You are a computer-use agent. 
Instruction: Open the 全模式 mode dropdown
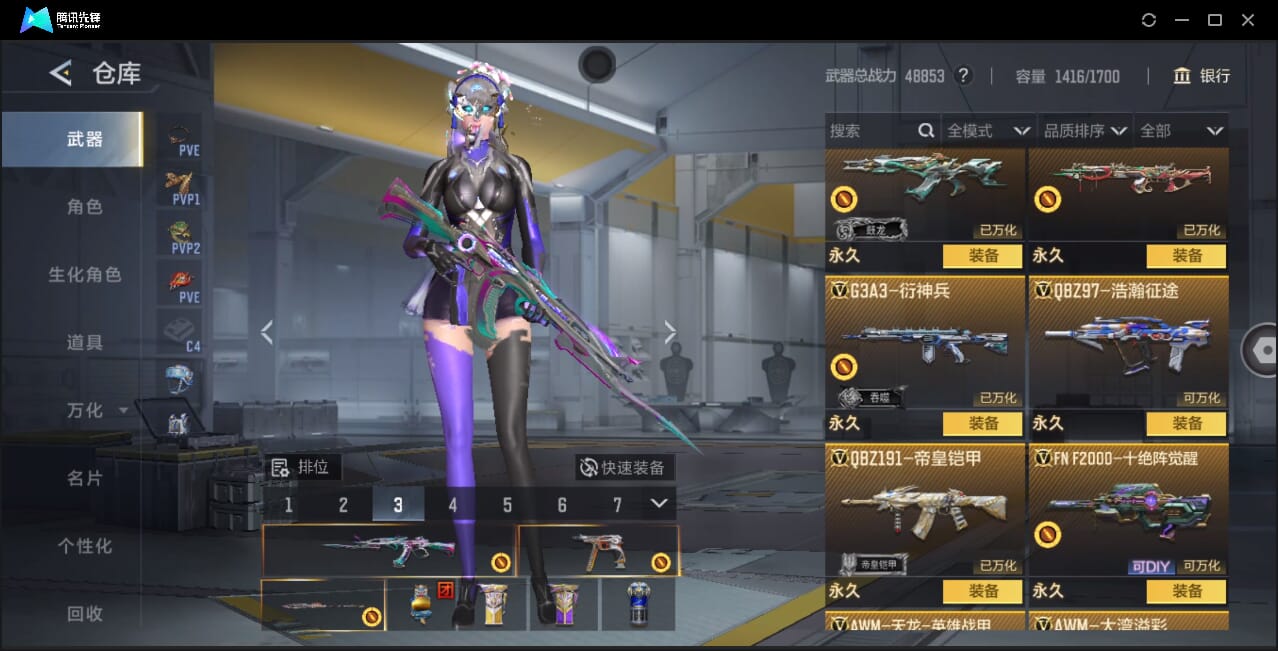[988, 131]
